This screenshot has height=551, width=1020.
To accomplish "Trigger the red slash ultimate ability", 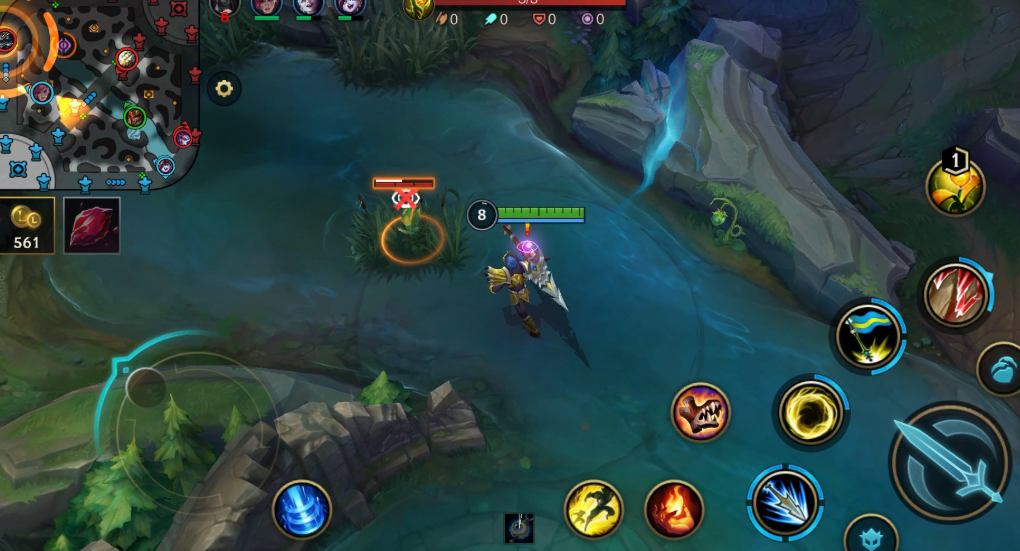I will tap(956, 295).
